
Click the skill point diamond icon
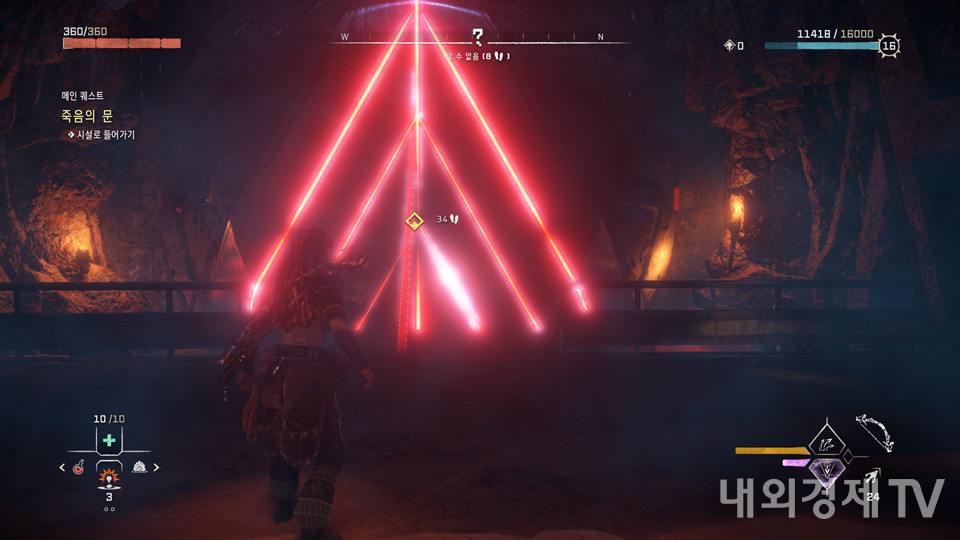[730, 45]
